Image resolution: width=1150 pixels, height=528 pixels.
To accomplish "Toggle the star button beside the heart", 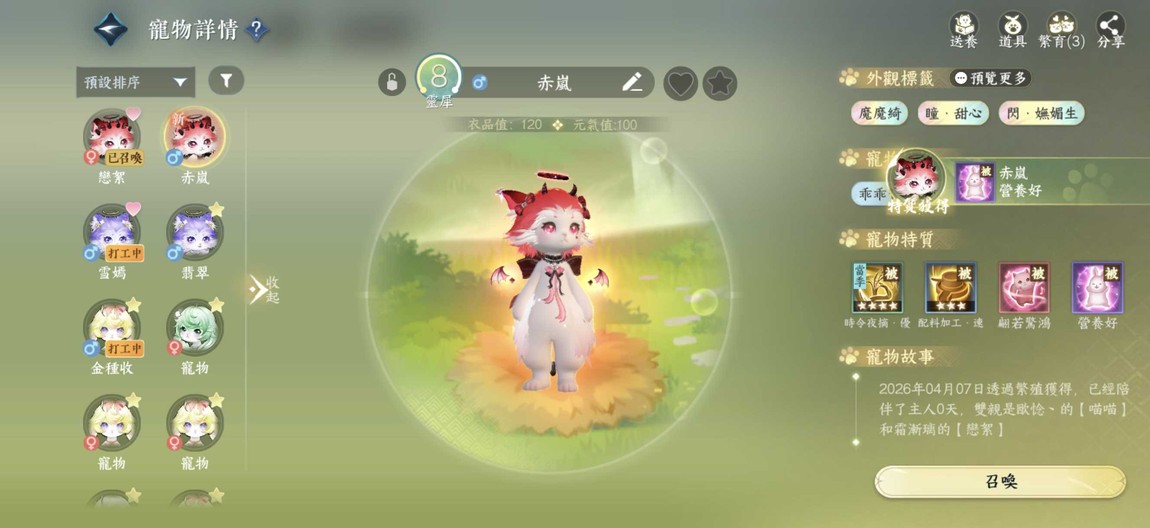I will coord(720,83).
